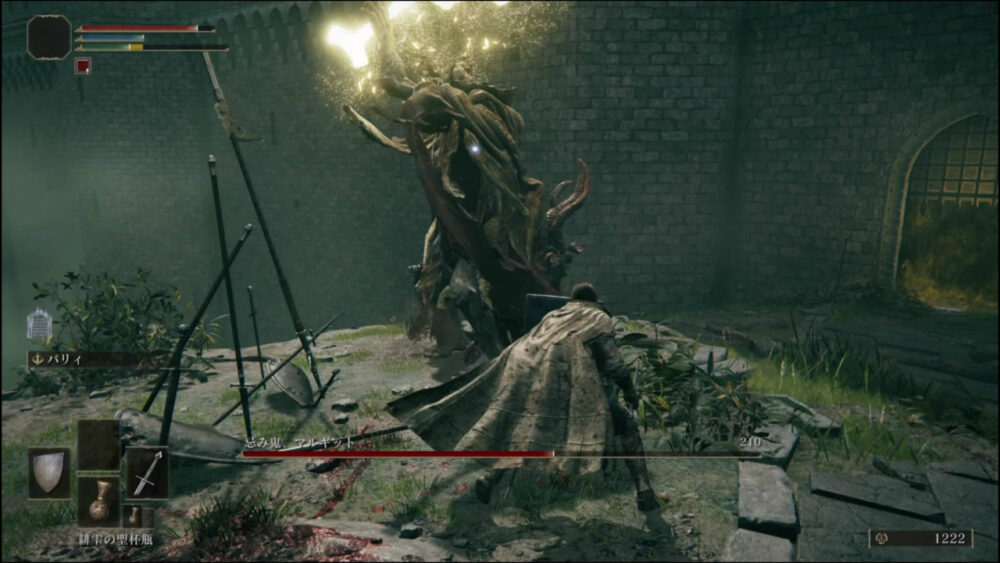Screen dimensions: 1000x563
Task: Click the dark octagonal frame beside the health bar
Action: point(48,37)
